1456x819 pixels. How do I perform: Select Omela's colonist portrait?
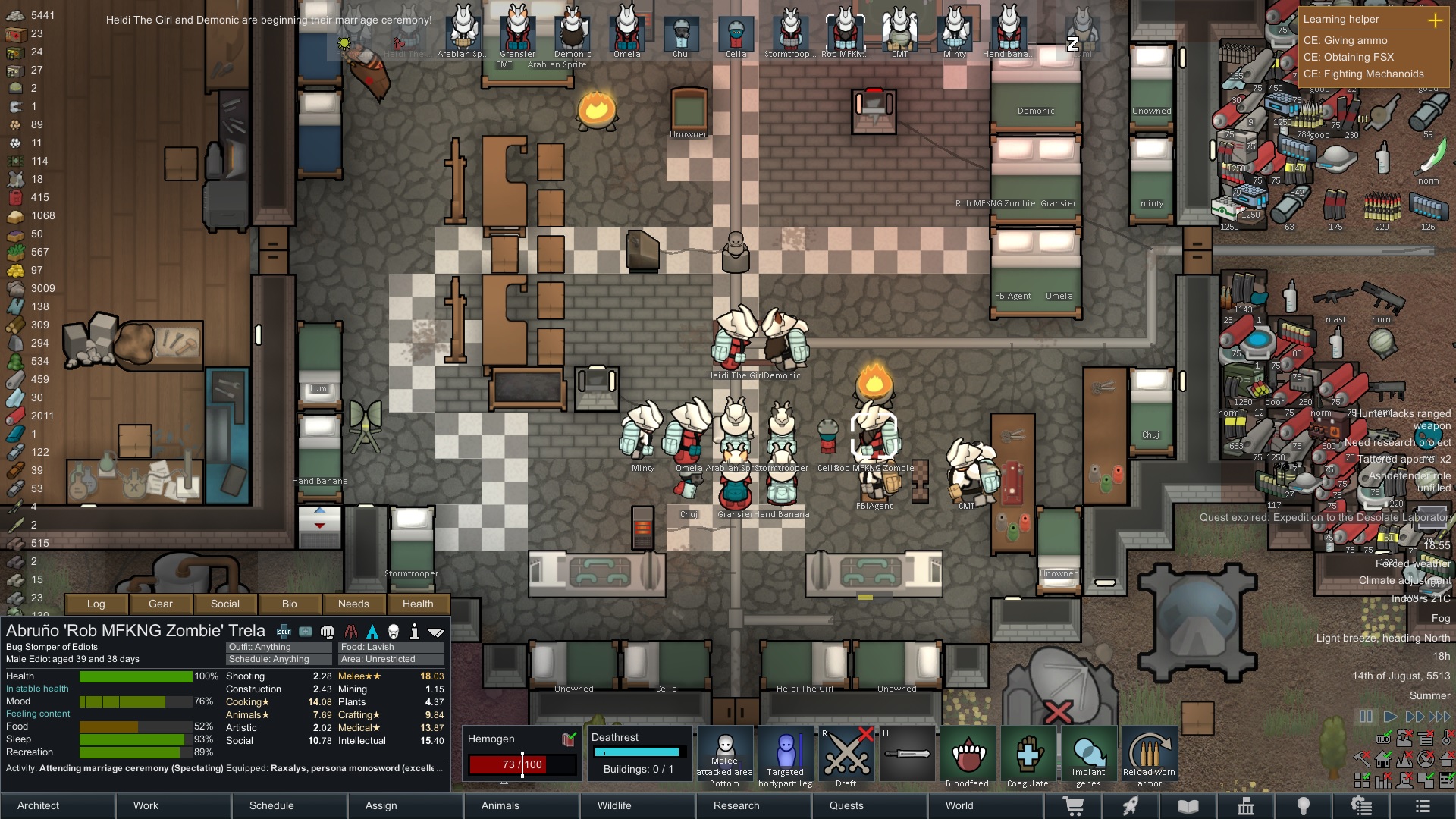click(627, 30)
